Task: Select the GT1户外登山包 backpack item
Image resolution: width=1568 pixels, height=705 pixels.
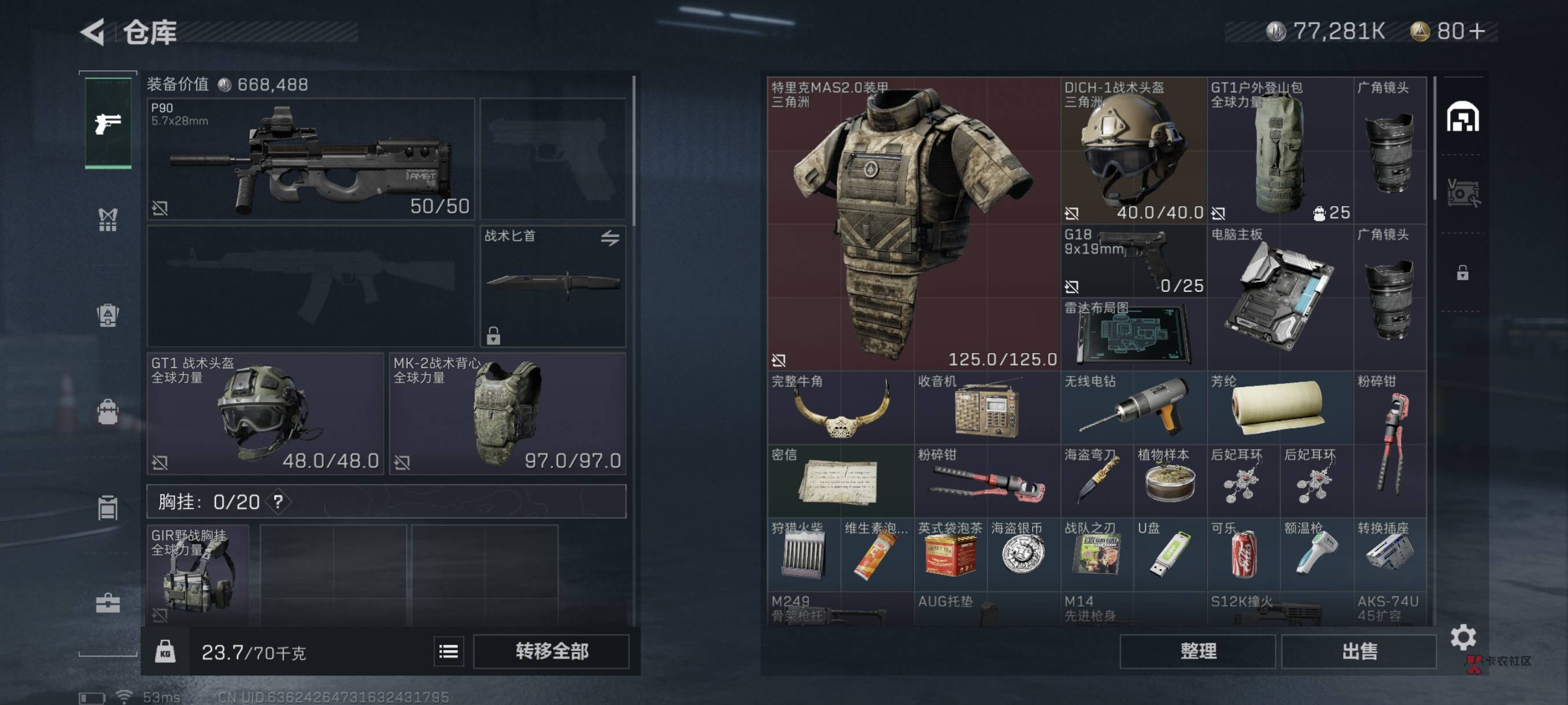Action: pos(1279,150)
